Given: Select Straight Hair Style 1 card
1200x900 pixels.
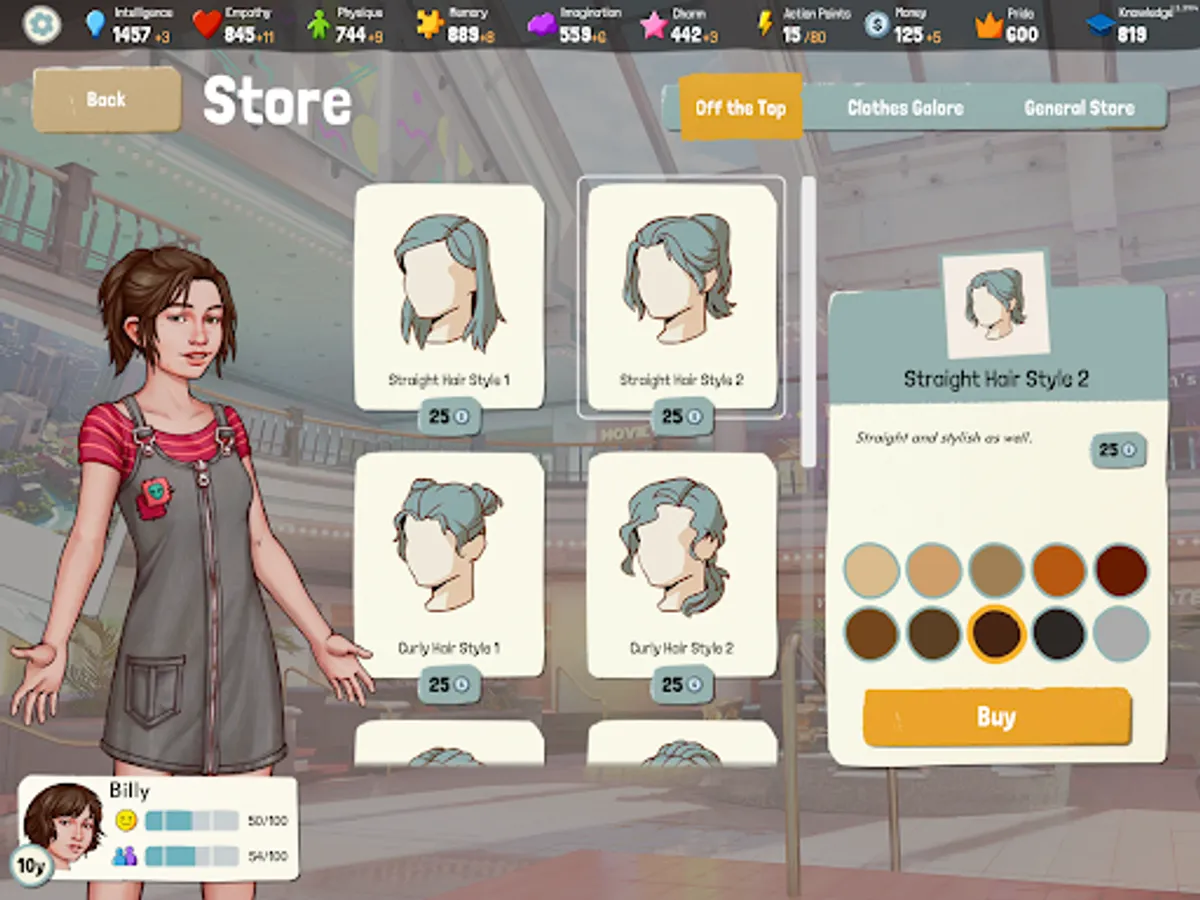Looking at the screenshot, I should pos(449,297).
